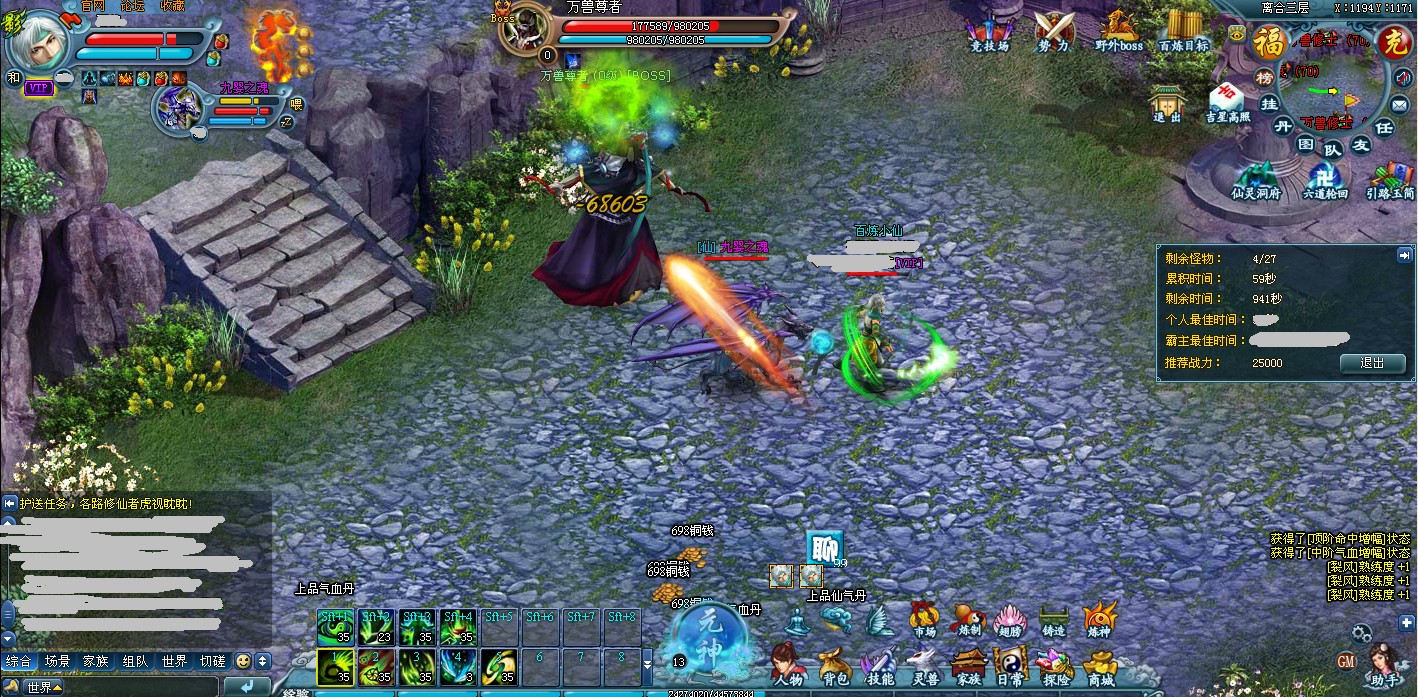This screenshot has width=1418, height=697.
Task: Open the 六道轮回 feature
Action: (x=1327, y=180)
